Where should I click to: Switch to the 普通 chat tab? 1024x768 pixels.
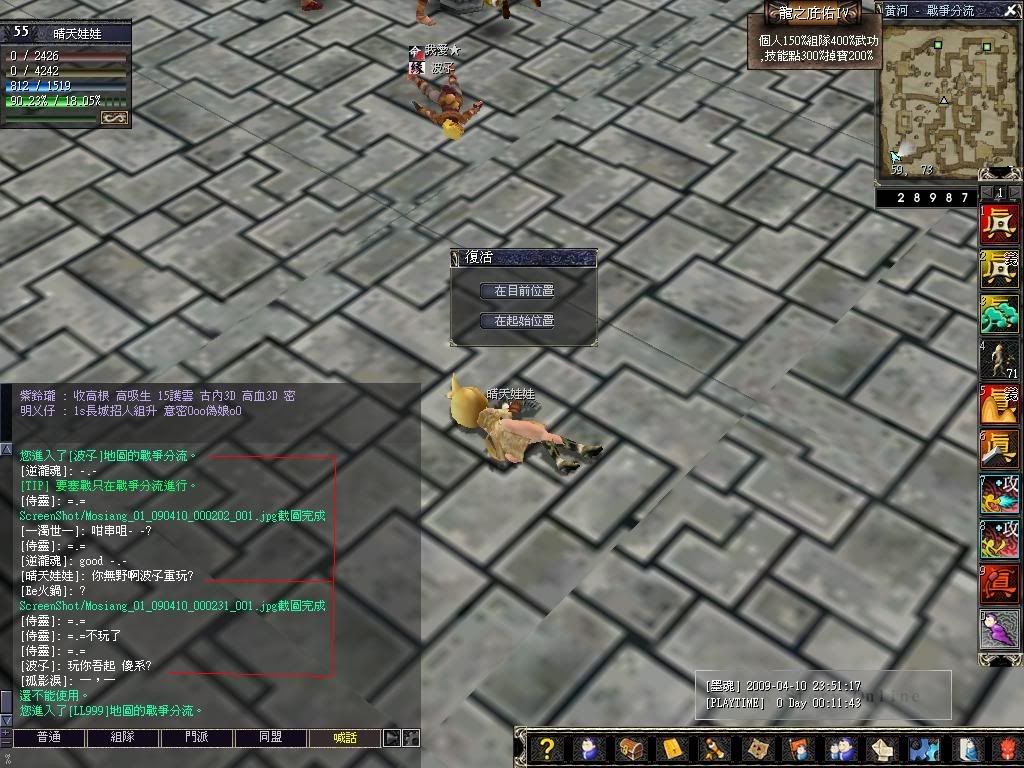pyautogui.click(x=48, y=738)
